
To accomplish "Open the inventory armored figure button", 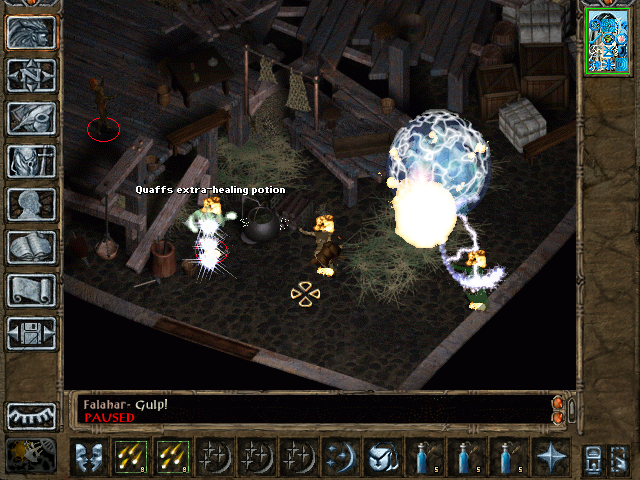I will pyautogui.click(x=31, y=161).
